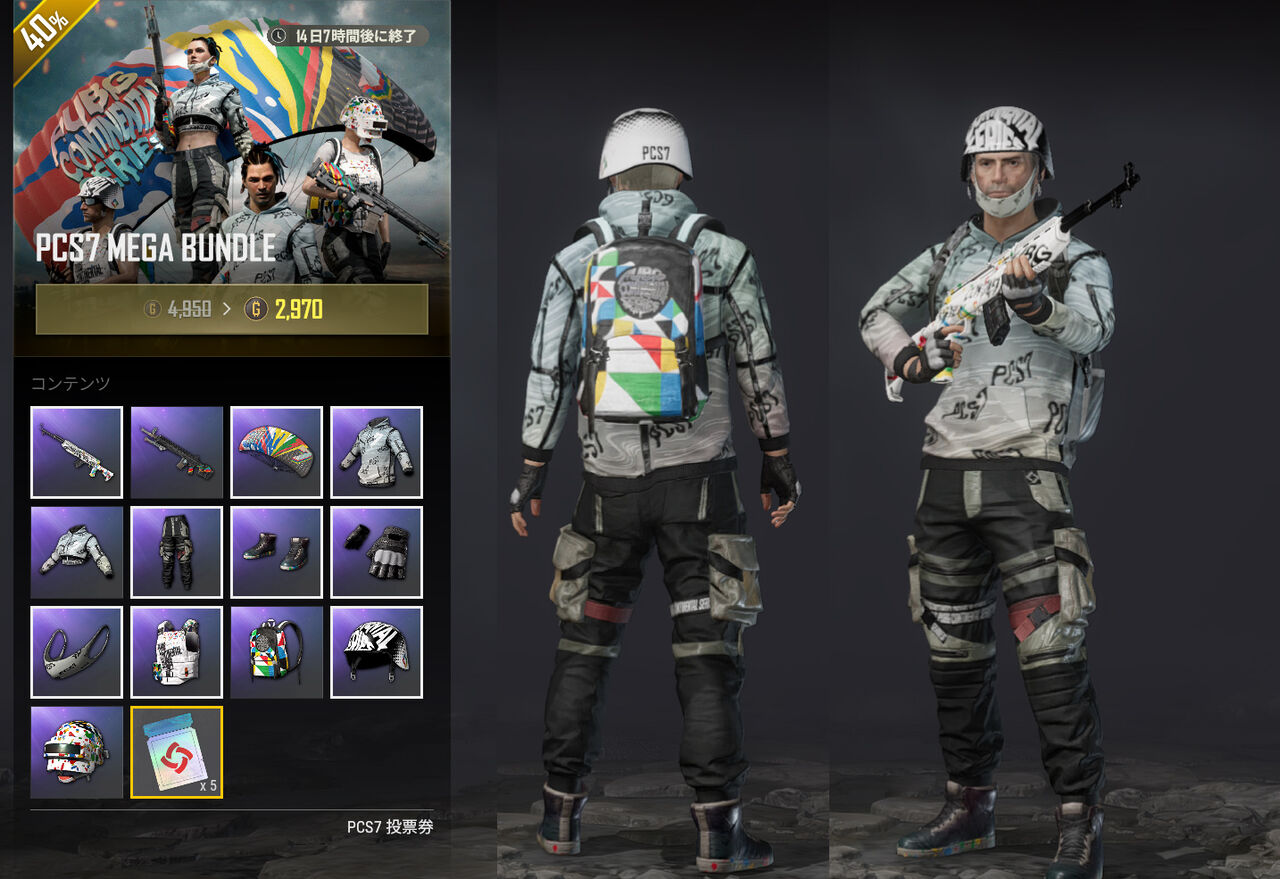Select the white PCS7 assault rifle skin
Viewport: 1280px width, 879px height.
pyautogui.click(x=76, y=452)
